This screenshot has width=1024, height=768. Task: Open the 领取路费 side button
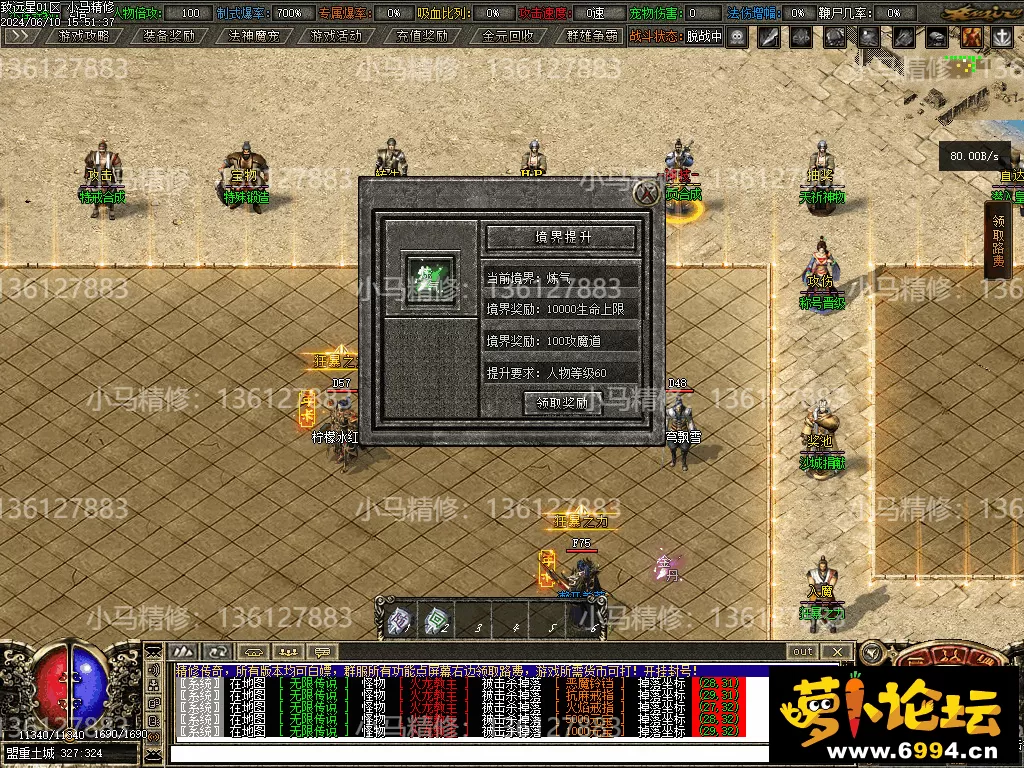[x=998, y=241]
